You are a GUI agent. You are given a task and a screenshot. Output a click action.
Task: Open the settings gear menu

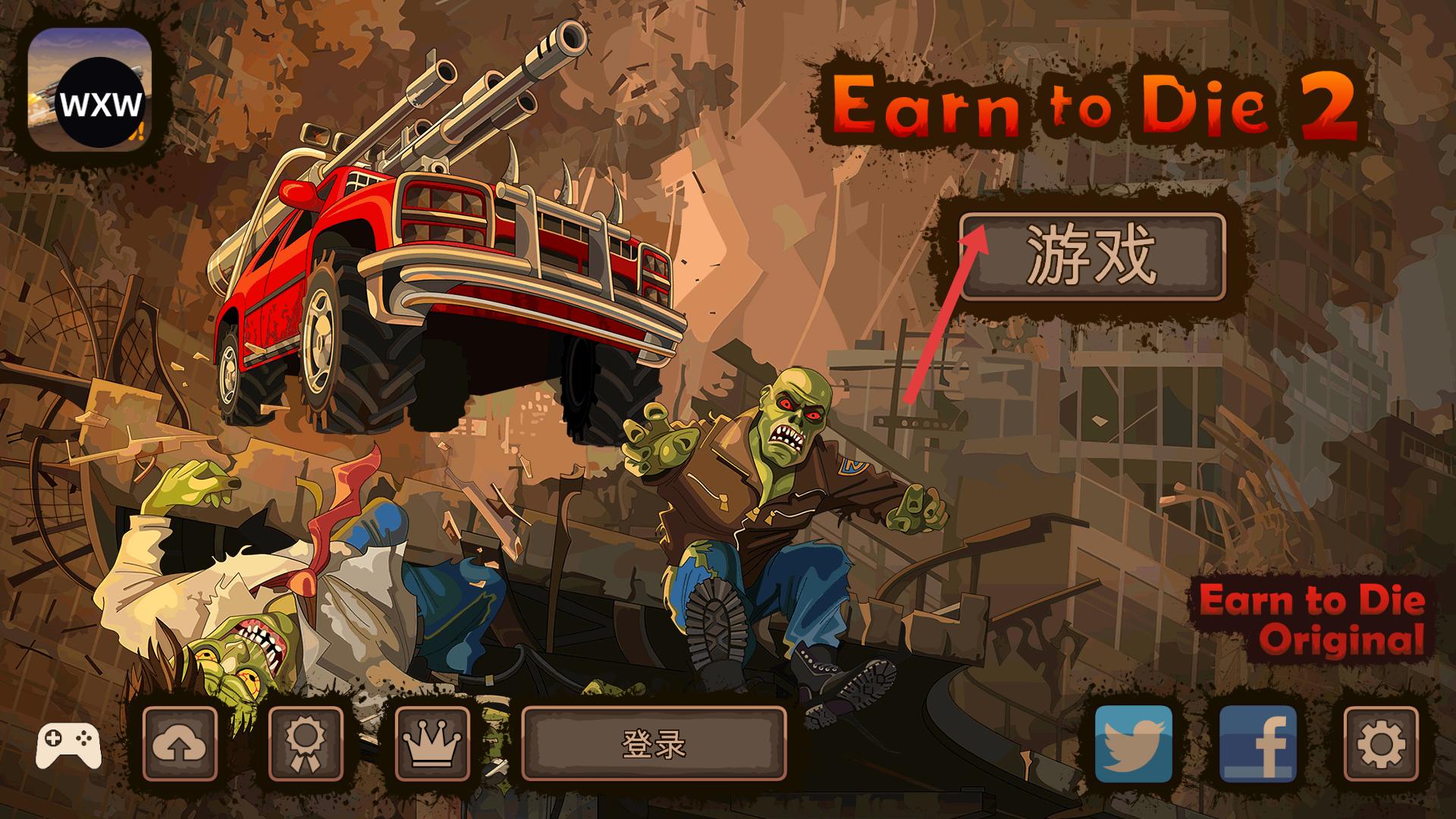point(1380,744)
